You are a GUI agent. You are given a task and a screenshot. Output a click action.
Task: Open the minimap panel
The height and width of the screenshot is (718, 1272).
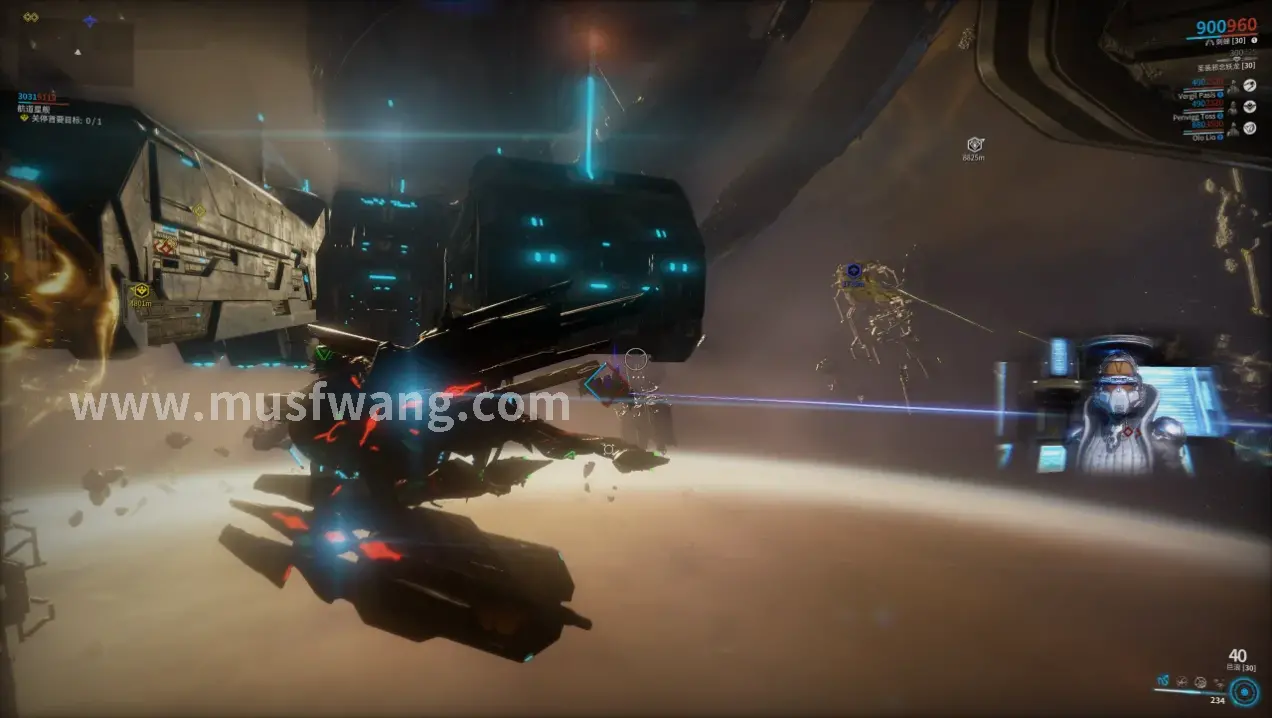point(75,52)
